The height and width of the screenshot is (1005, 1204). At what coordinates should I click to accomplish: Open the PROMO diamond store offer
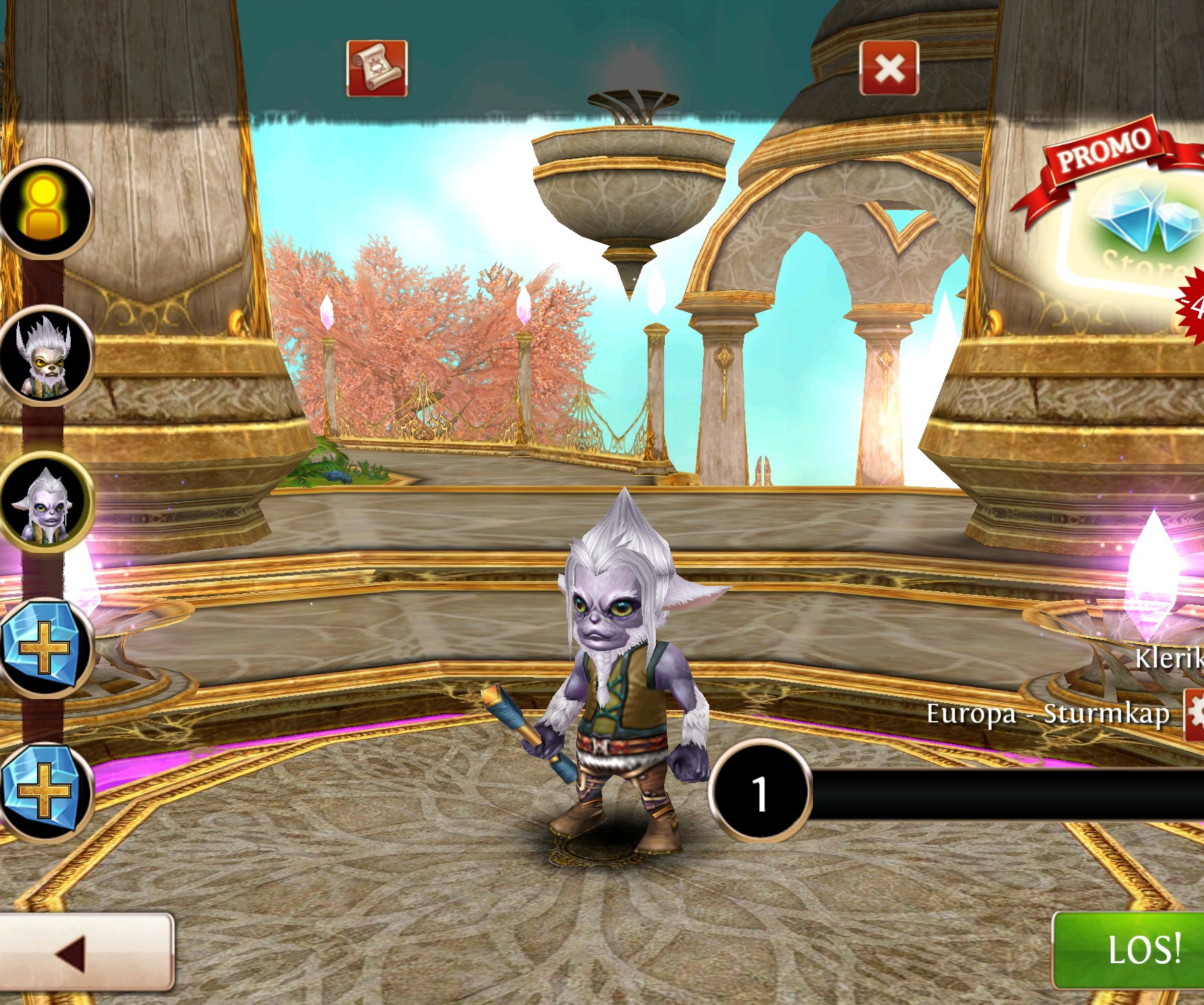click(1132, 220)
